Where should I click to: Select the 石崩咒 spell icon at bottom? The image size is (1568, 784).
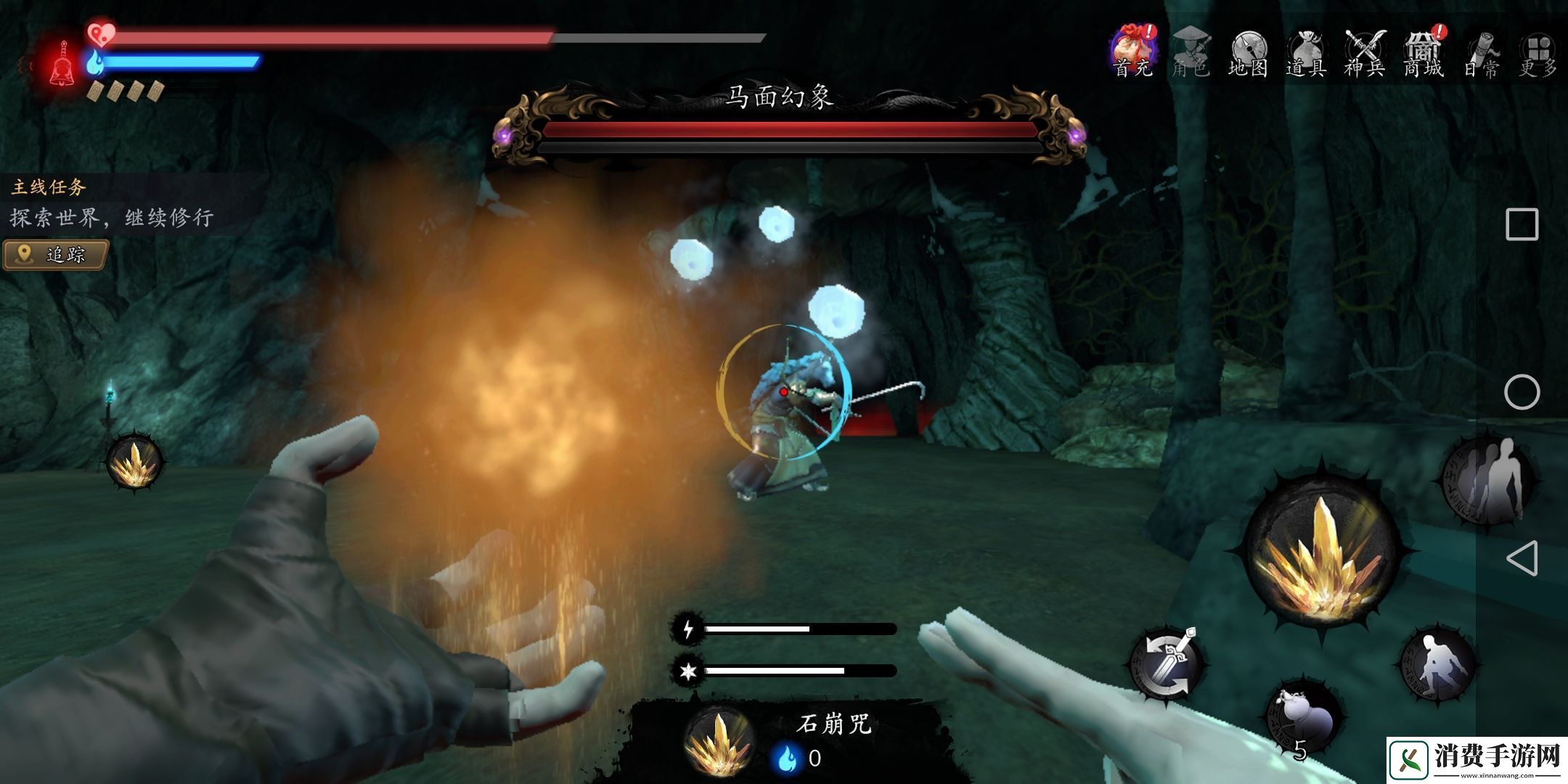(719, 742)
